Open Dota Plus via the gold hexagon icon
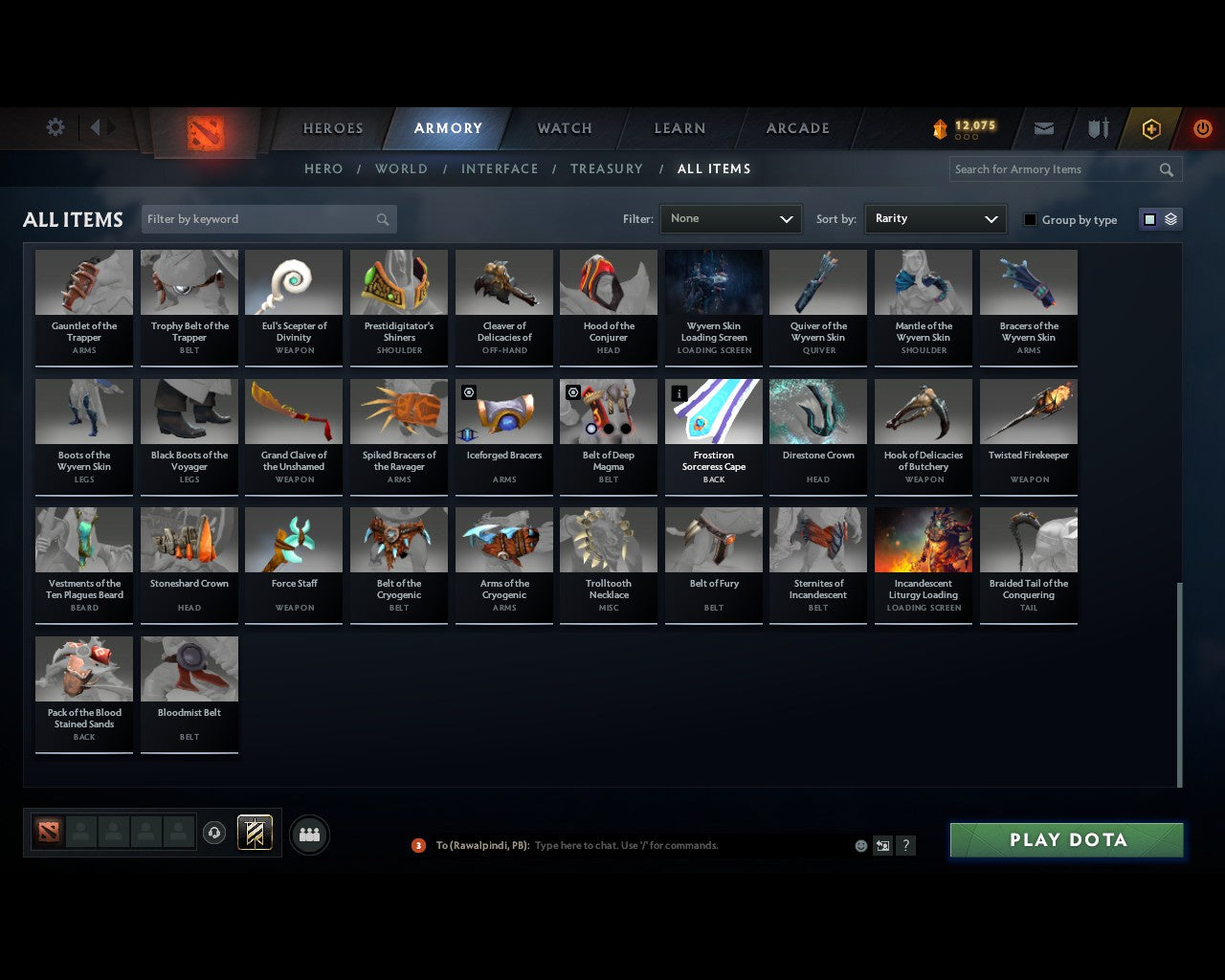Image resolution: width=1225 pixels, height=980 pixels. (1150, 127)
